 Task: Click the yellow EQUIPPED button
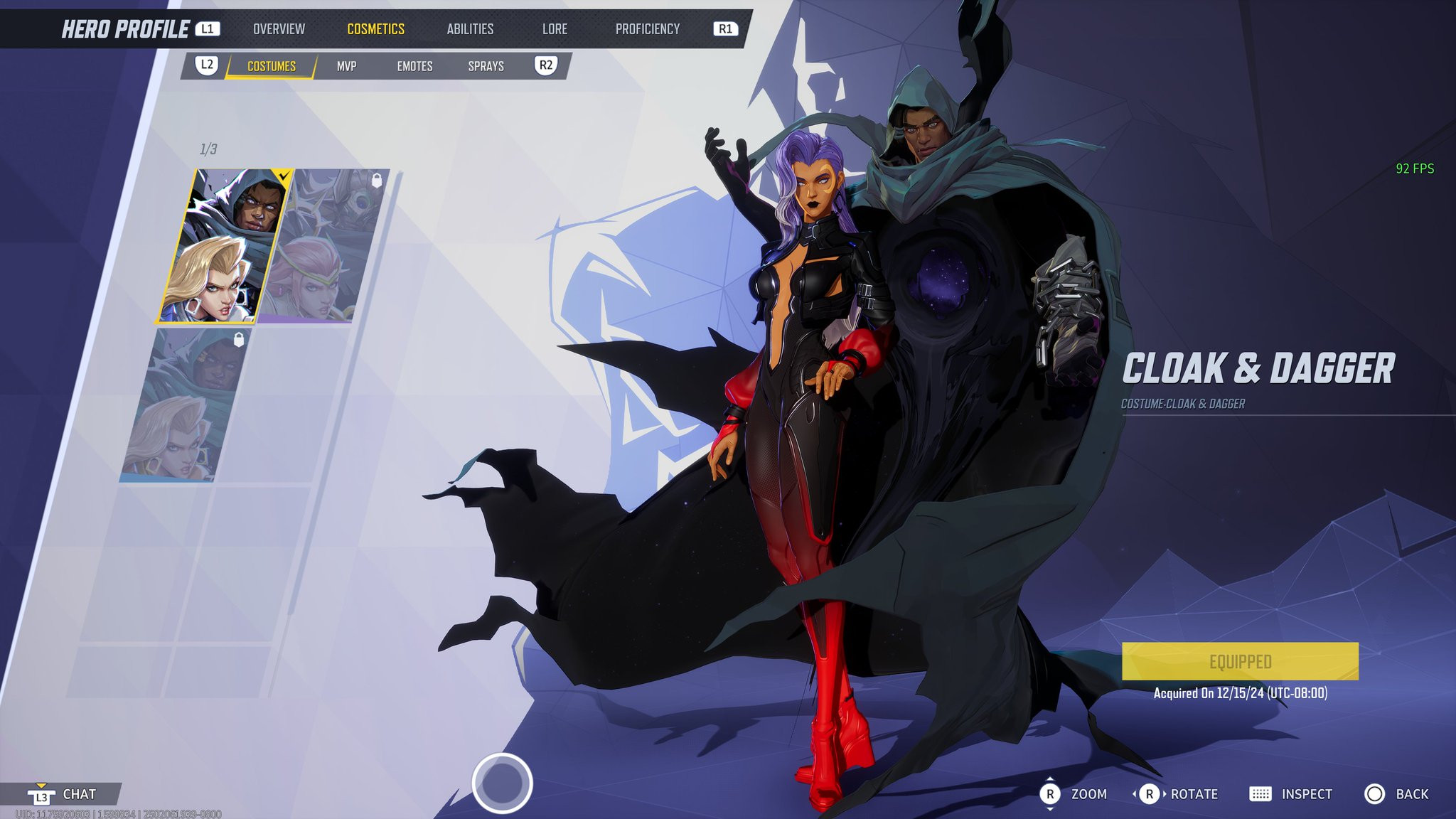[1240, 661]
